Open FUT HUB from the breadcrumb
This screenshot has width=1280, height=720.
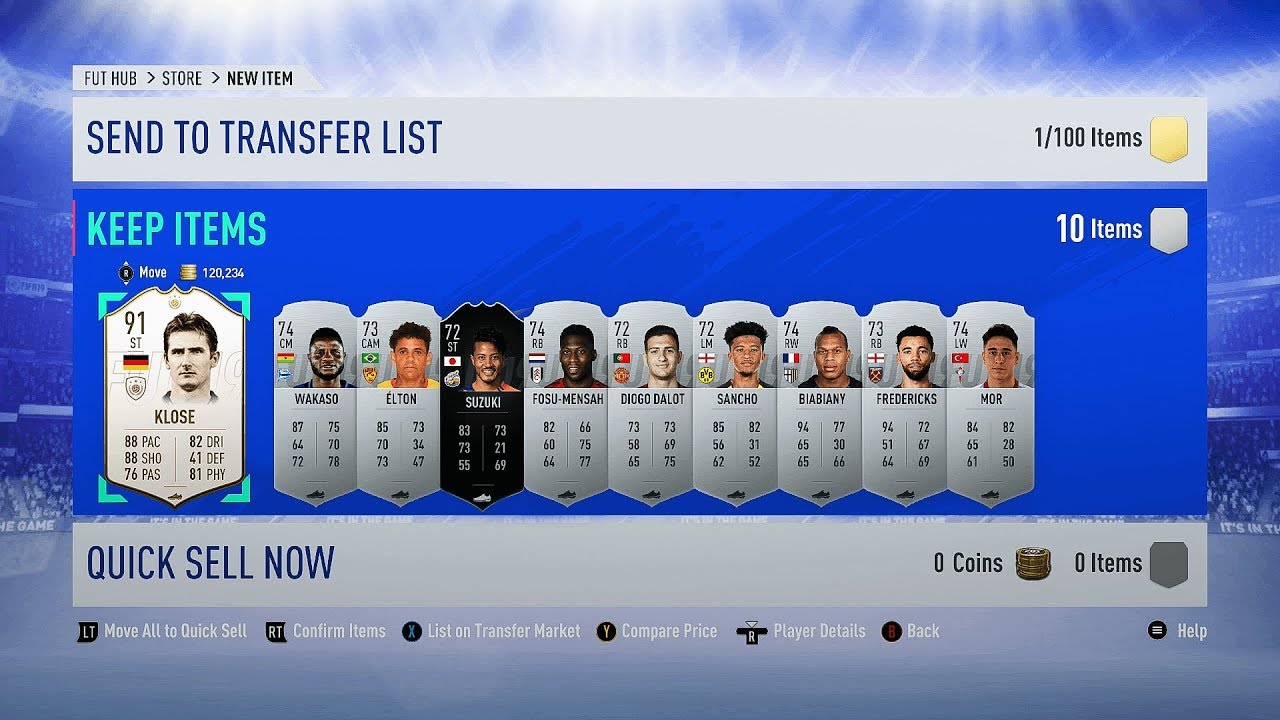pos(110,78)
